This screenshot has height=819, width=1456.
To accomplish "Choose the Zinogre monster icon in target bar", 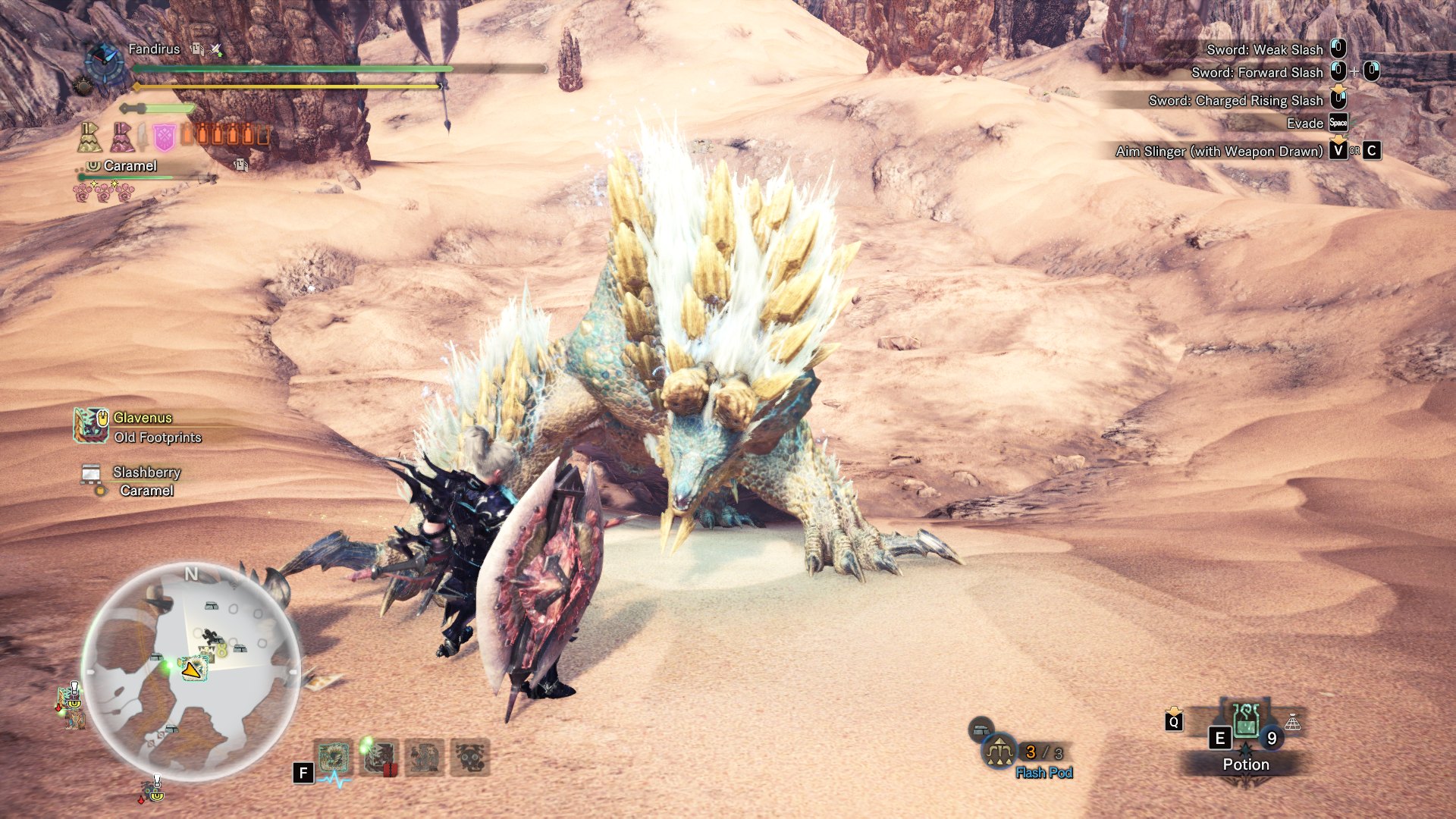I will [x=333, y=757].
